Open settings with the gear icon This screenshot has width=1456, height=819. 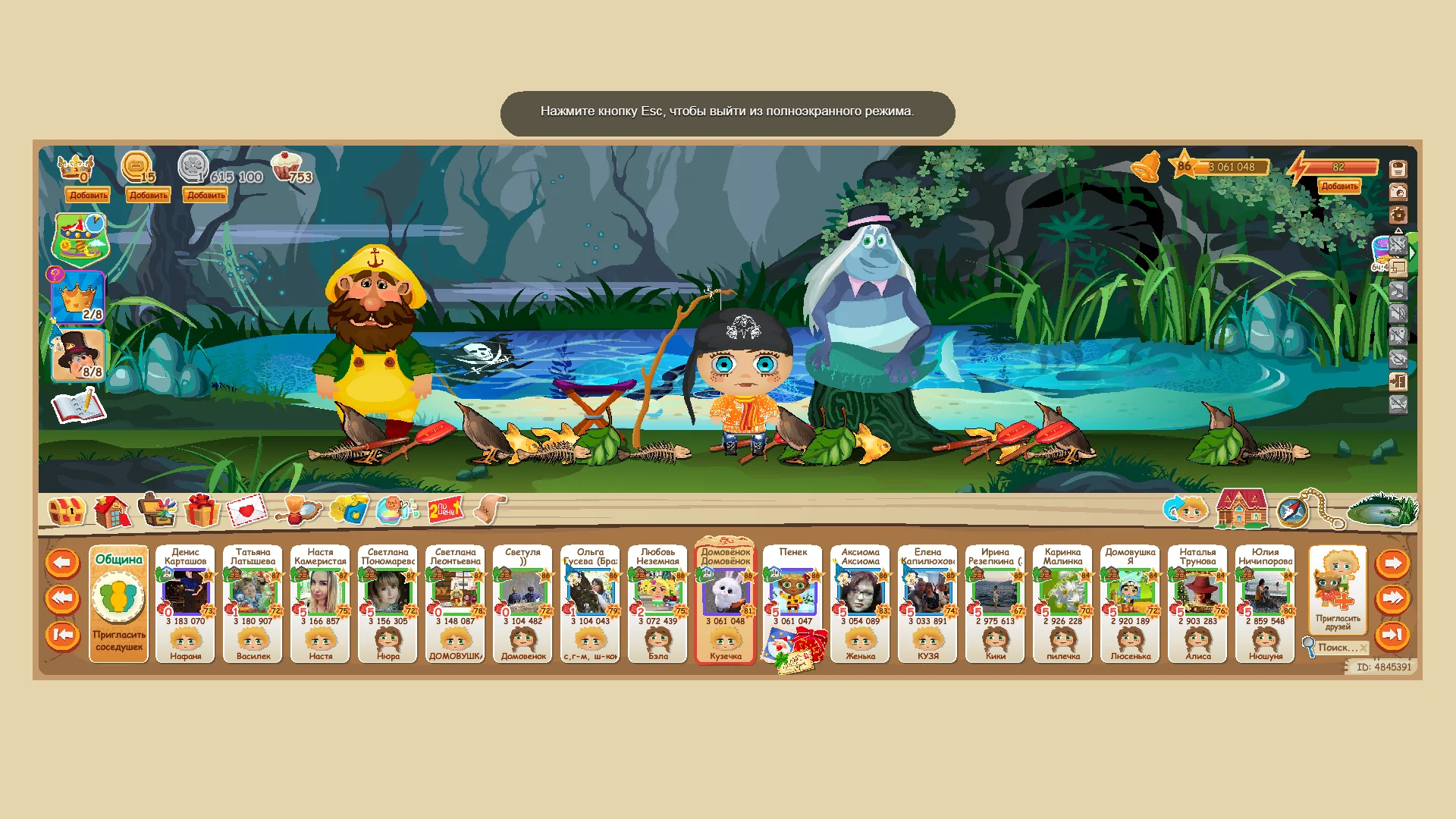[1398, 215]
